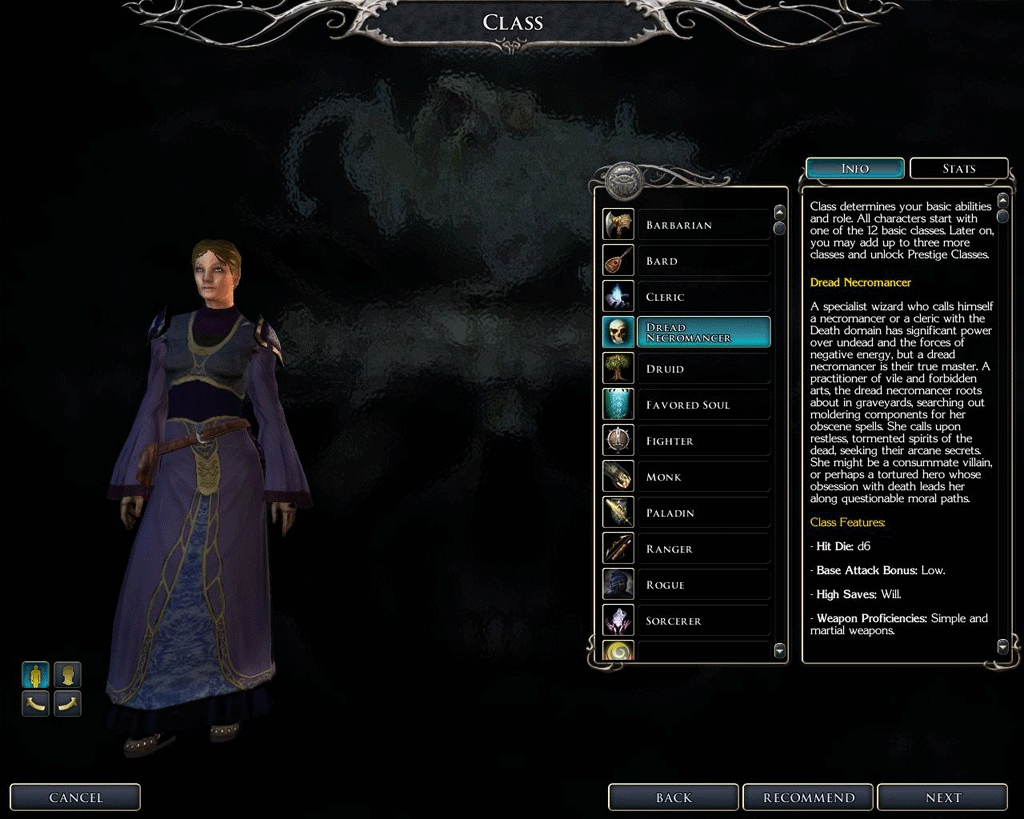Switch to head close-up view
The image size is (1024, 819).
tap(67, 675)
